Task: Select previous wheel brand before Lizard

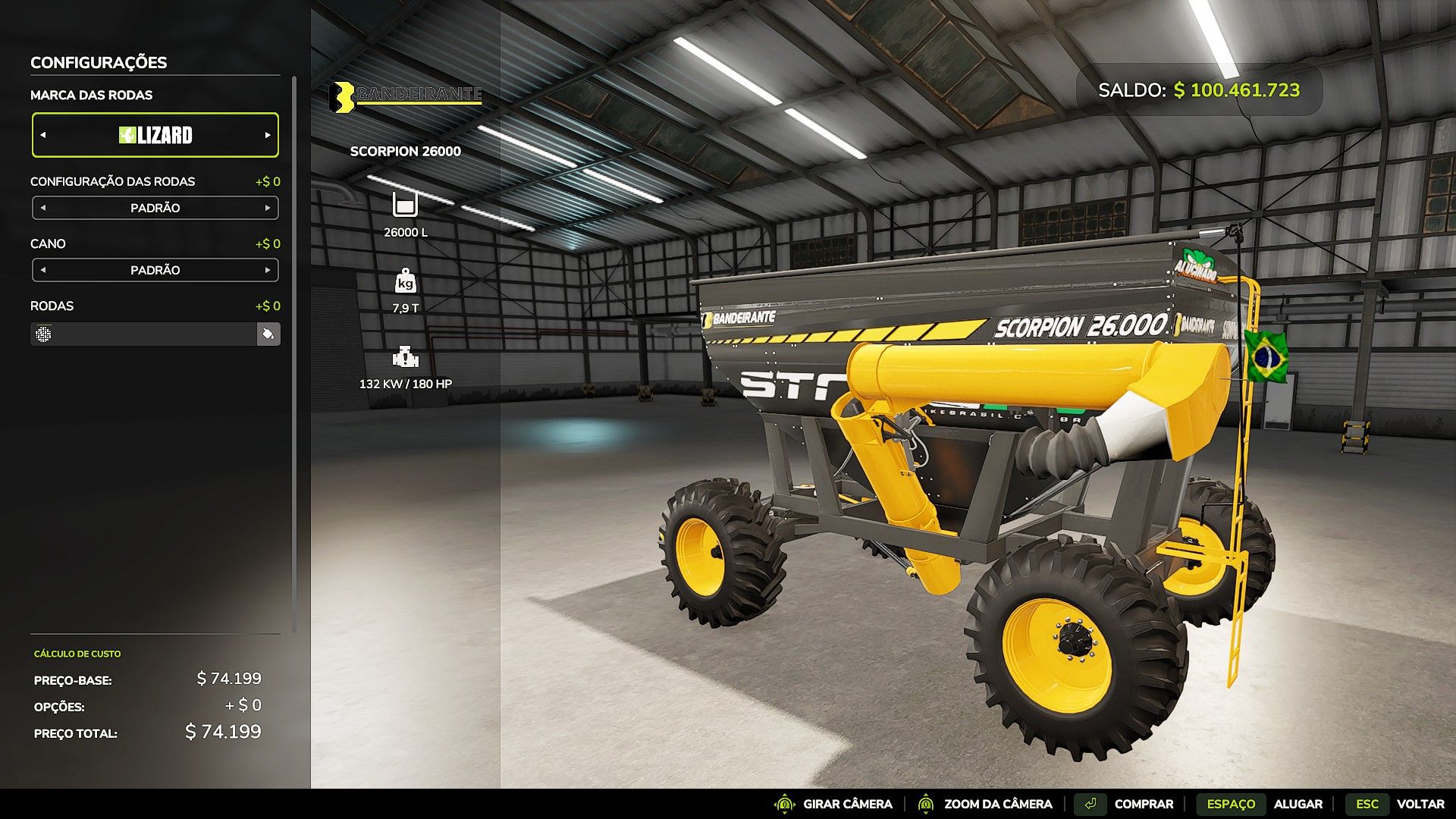Action: (43, 135)
